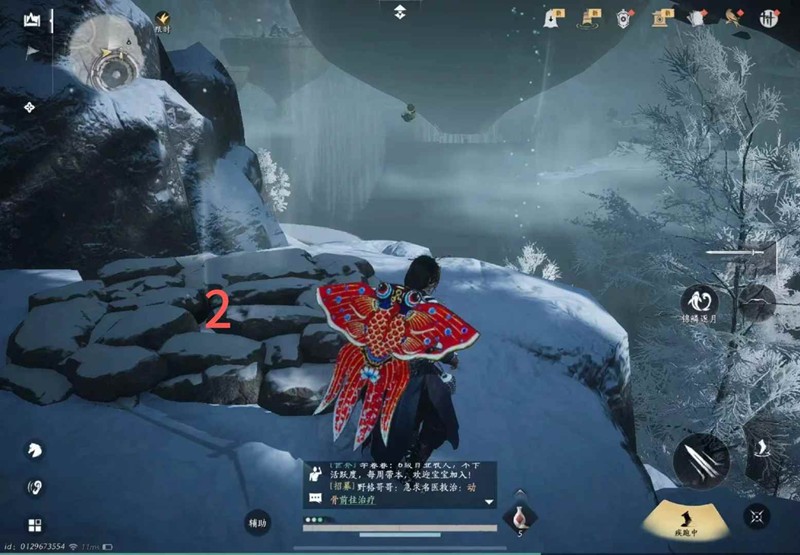800x555 pixels.
Task: Open the round main menu icon
Action: click(769, 17)
